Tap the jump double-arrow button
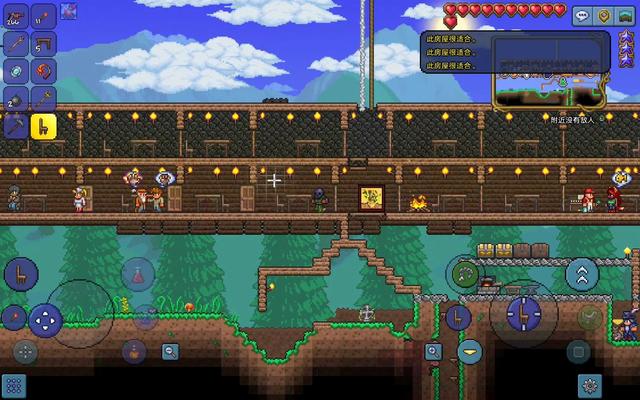This screenshot has height=400, width=640. coord(582,274)
